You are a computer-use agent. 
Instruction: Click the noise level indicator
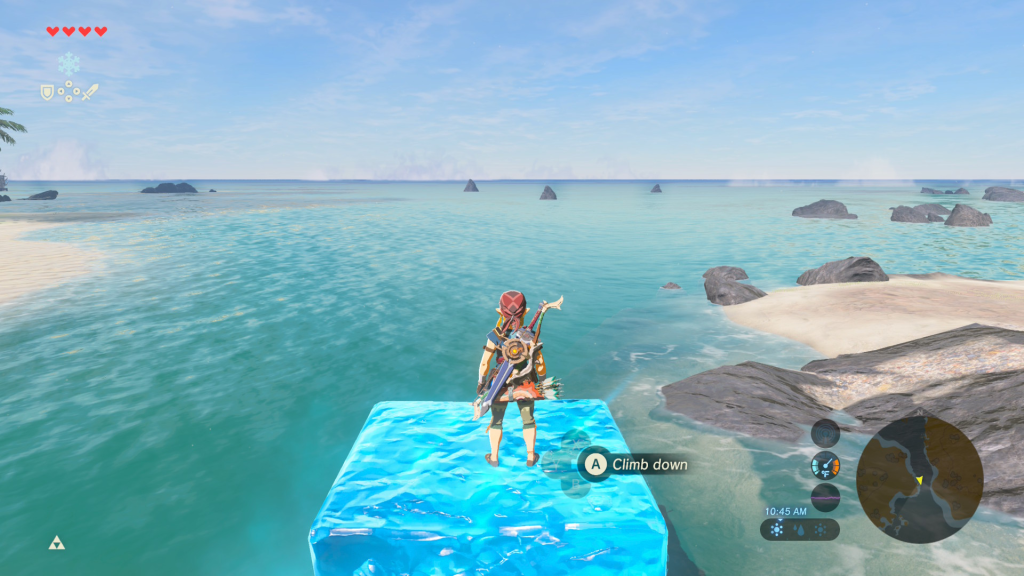(825, 497)
